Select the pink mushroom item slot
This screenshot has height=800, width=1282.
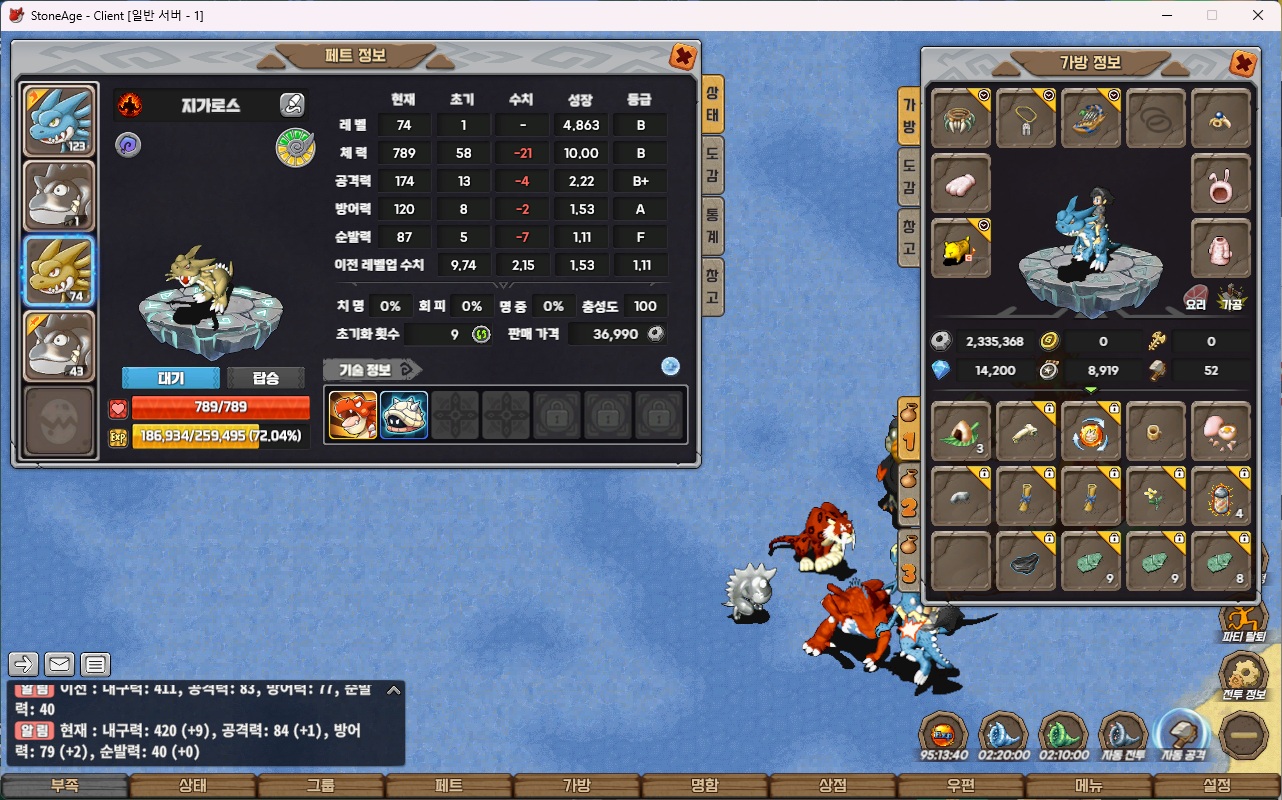(x=1221, y=432)
